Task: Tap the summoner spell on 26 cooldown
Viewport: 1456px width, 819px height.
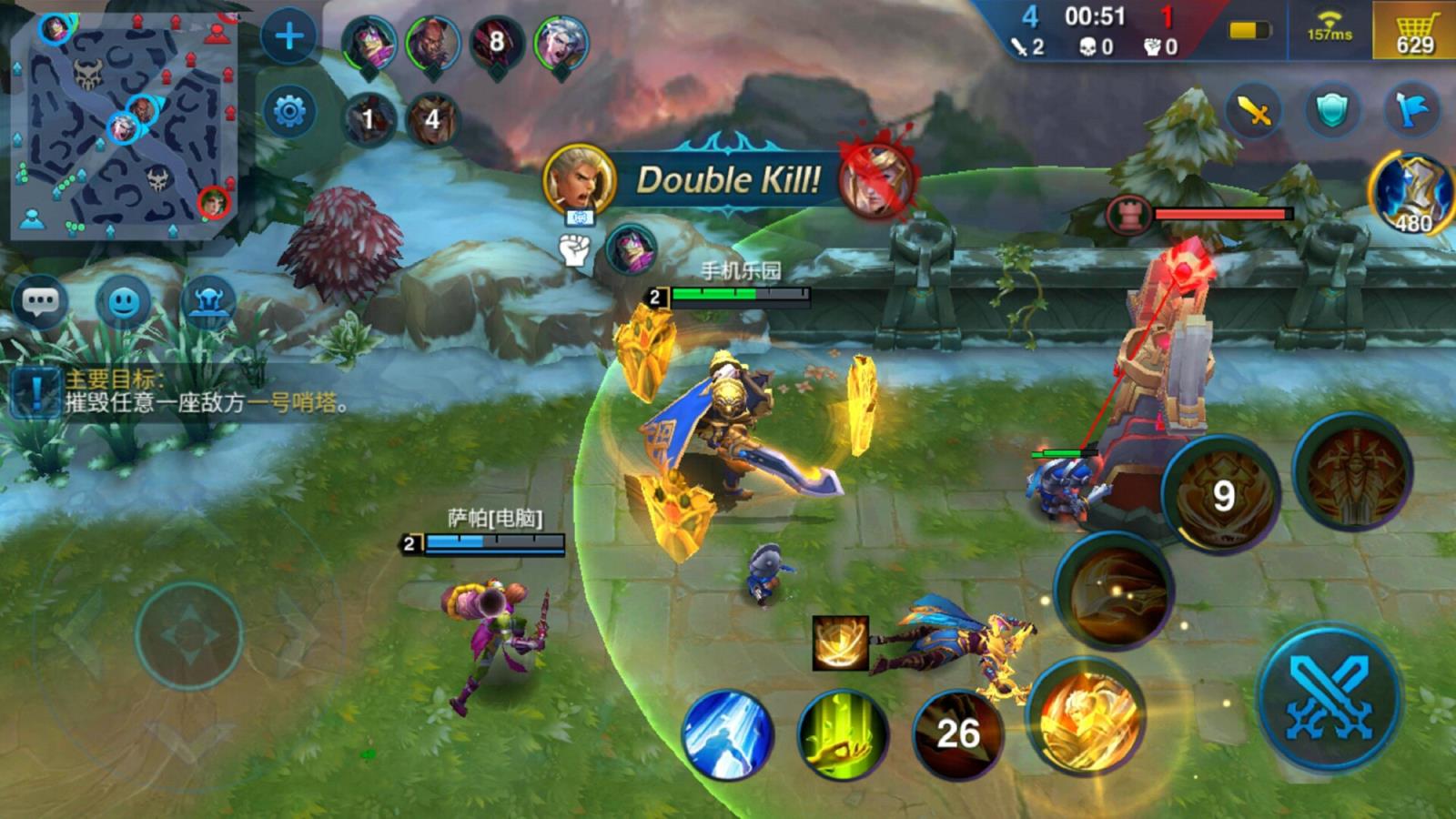Action: (x=957, y=733)
